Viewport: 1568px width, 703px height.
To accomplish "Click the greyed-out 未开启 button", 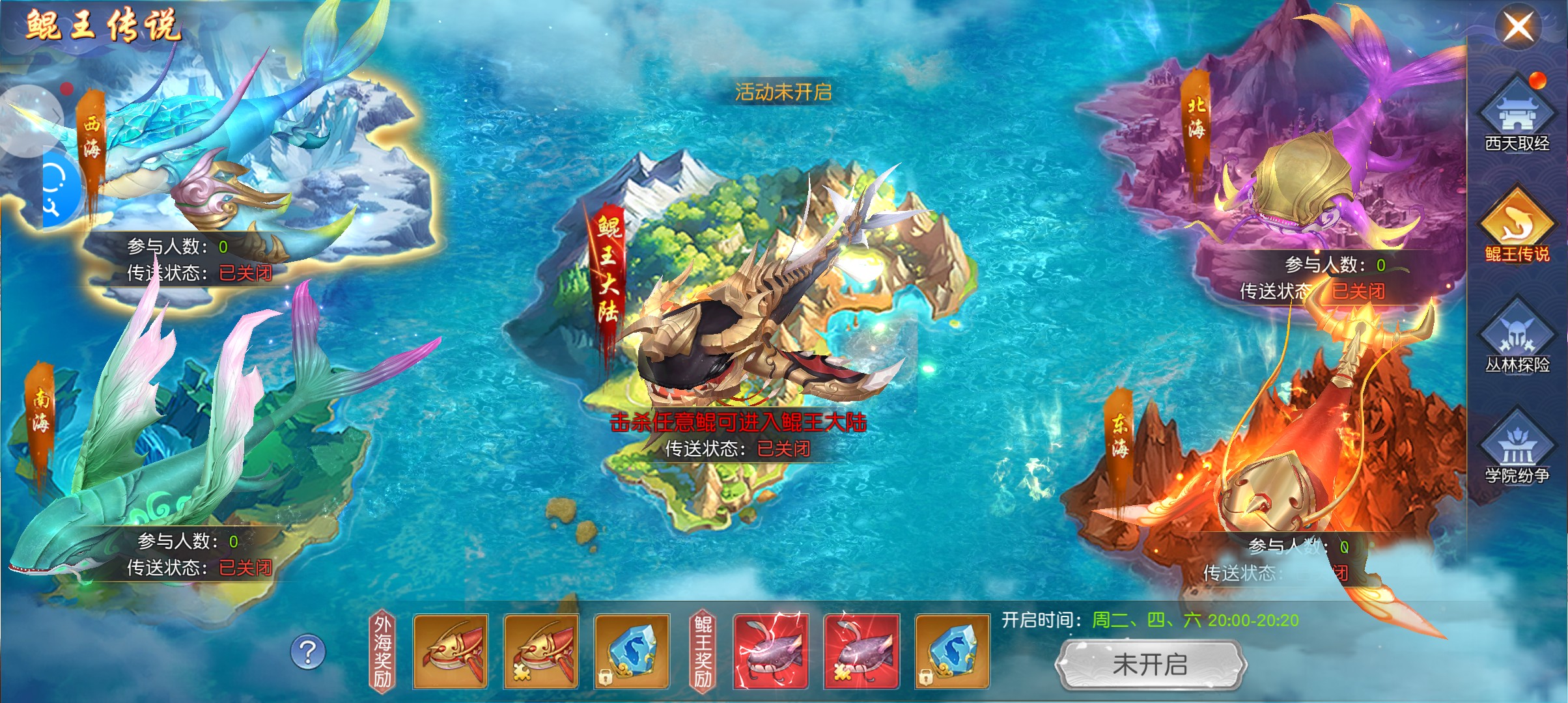I will coord(1150,665).
